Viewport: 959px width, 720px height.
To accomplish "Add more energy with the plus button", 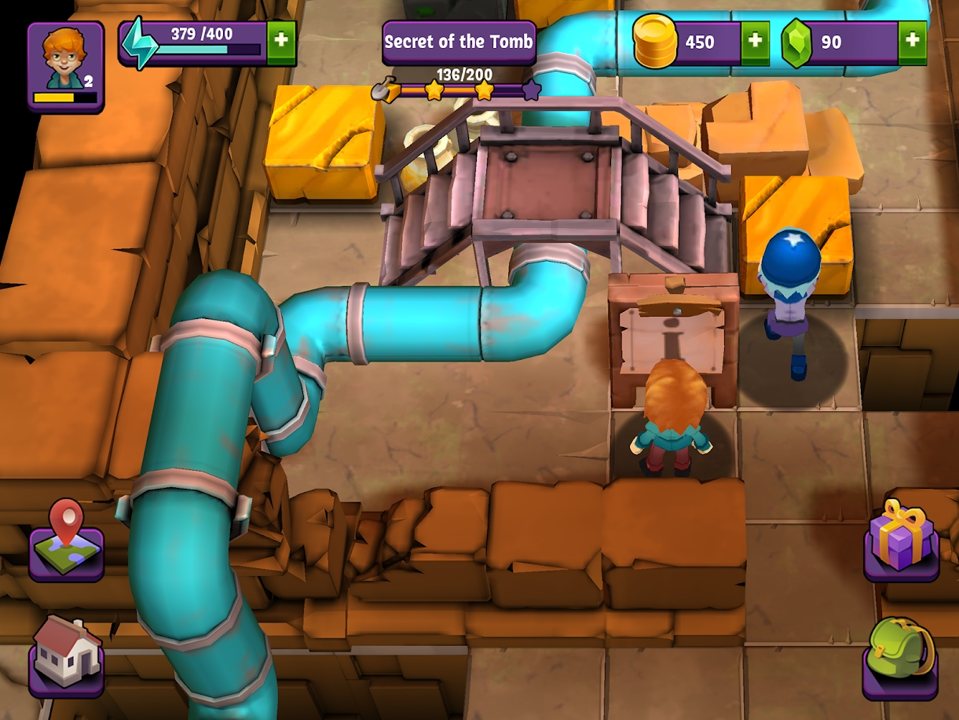I will coord(281,42).
